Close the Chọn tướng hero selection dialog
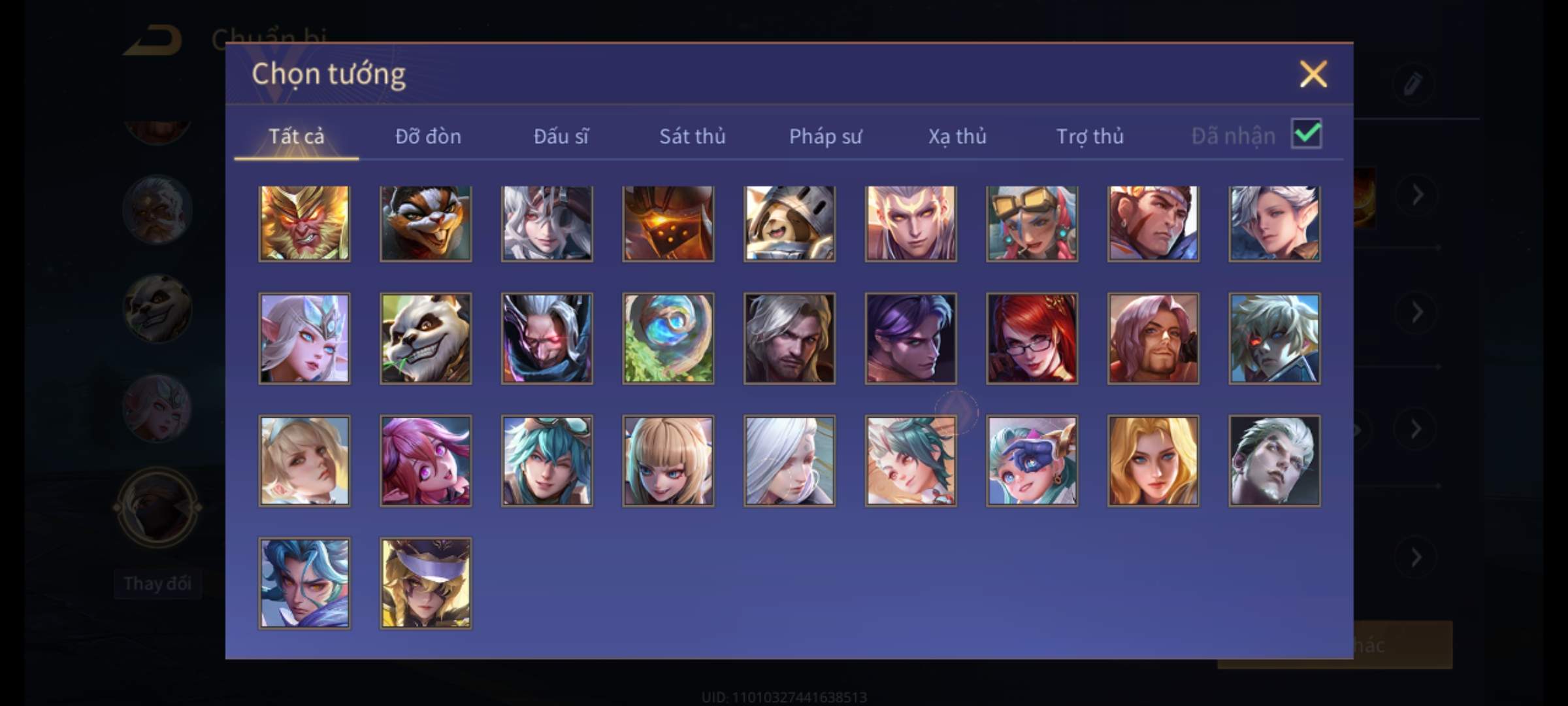The width and height of the screenshot is (1568, 706). click(x=1313, y=74)
